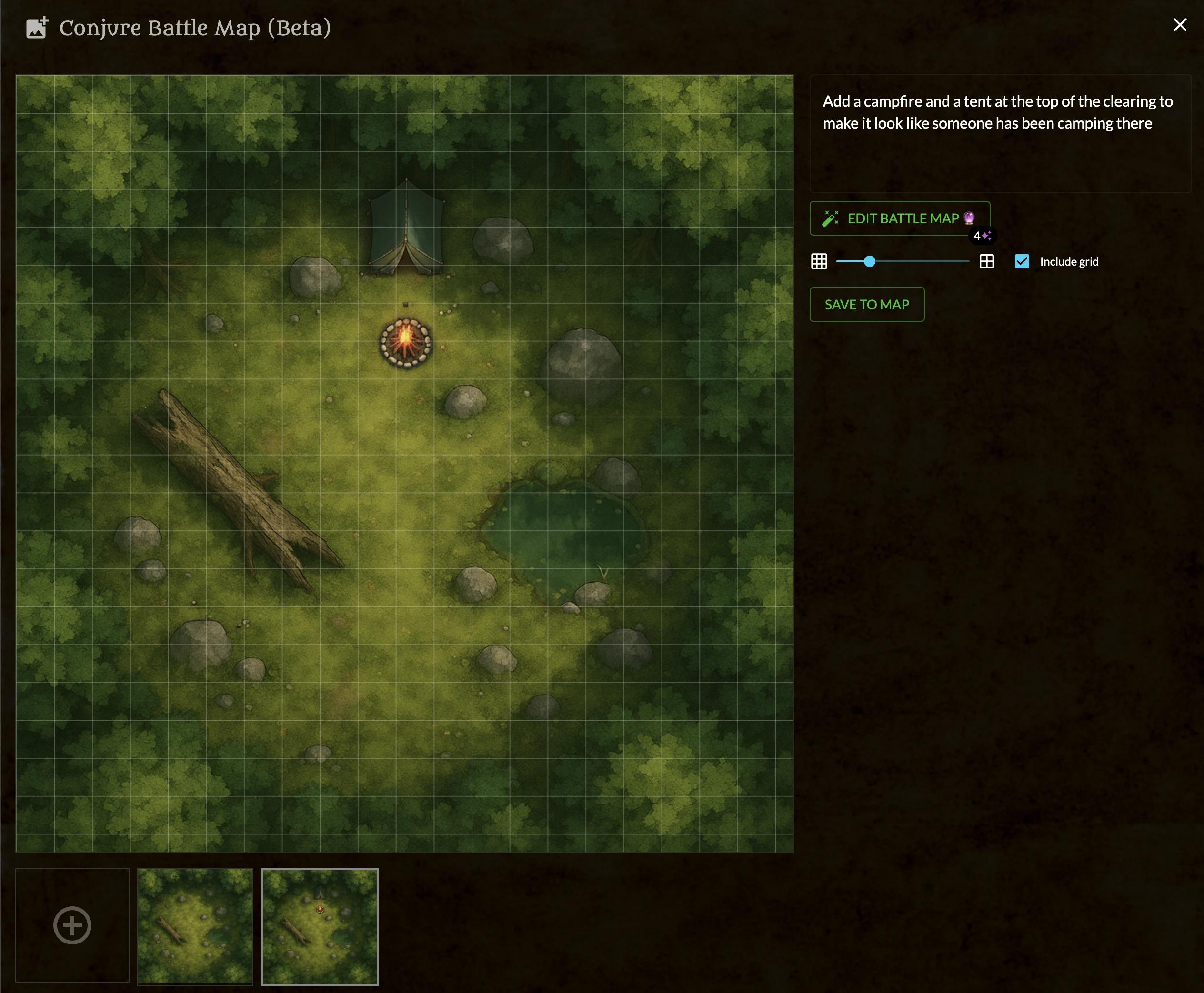Click the Edit Battle Map button
Viewport: 1204px width, 993px height.
click(x=899, y=218)
